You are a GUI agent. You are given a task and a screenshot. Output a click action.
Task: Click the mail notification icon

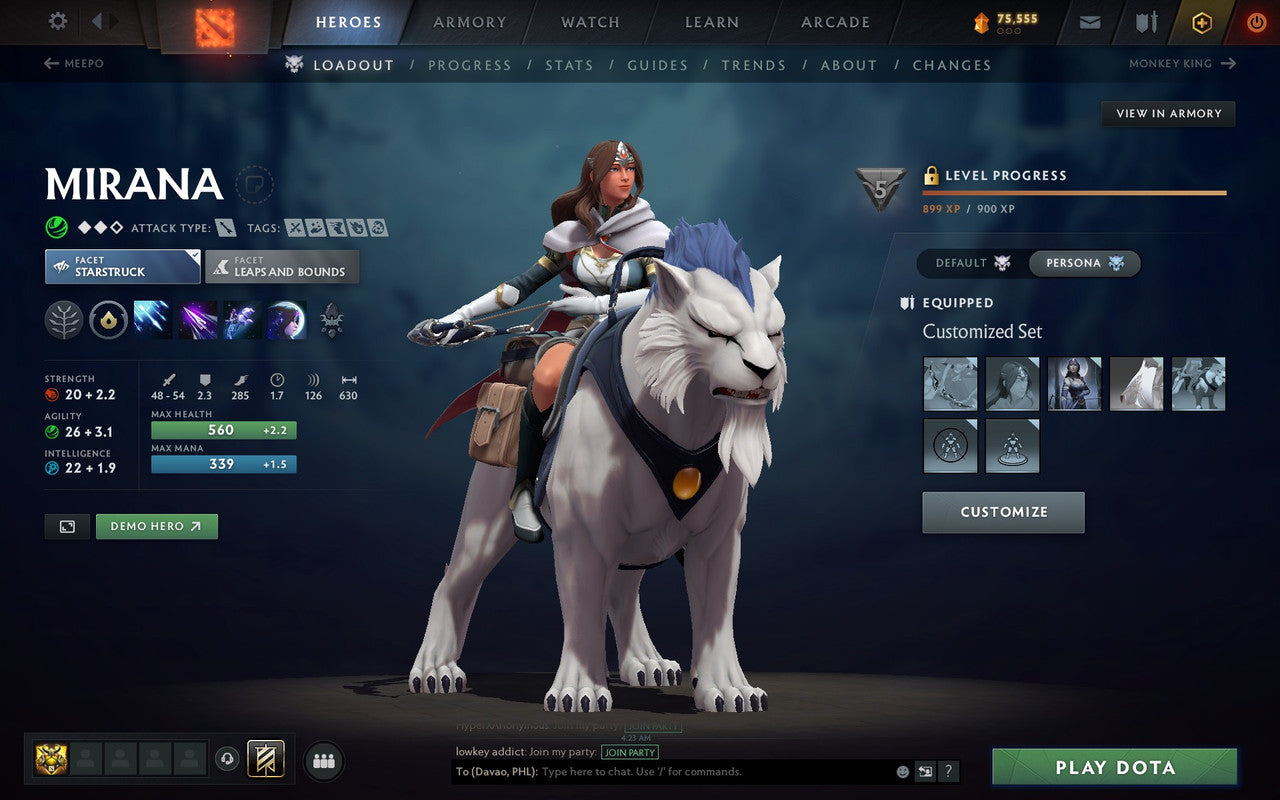(1089, 21)
